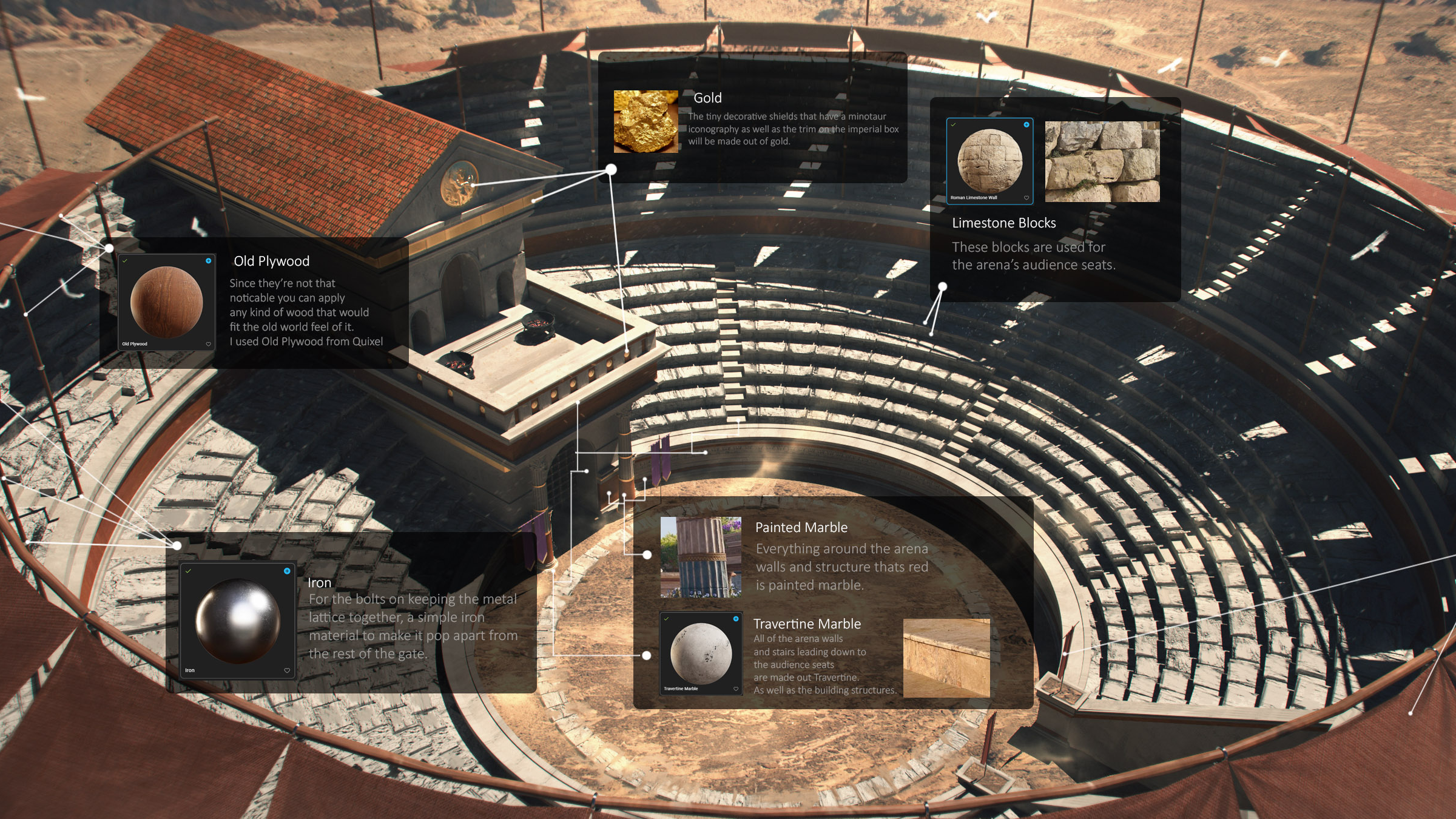Click the blue plus on Travertine Marble card
This screenshot has width=1456, height=819.
click(736, 619)
